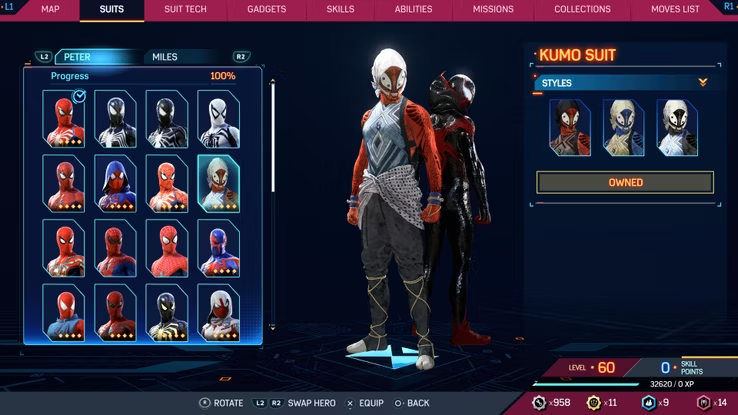Apply the white and black Kumo style
Viewport: 738px width, 415px height.
(x=677, y=127)
